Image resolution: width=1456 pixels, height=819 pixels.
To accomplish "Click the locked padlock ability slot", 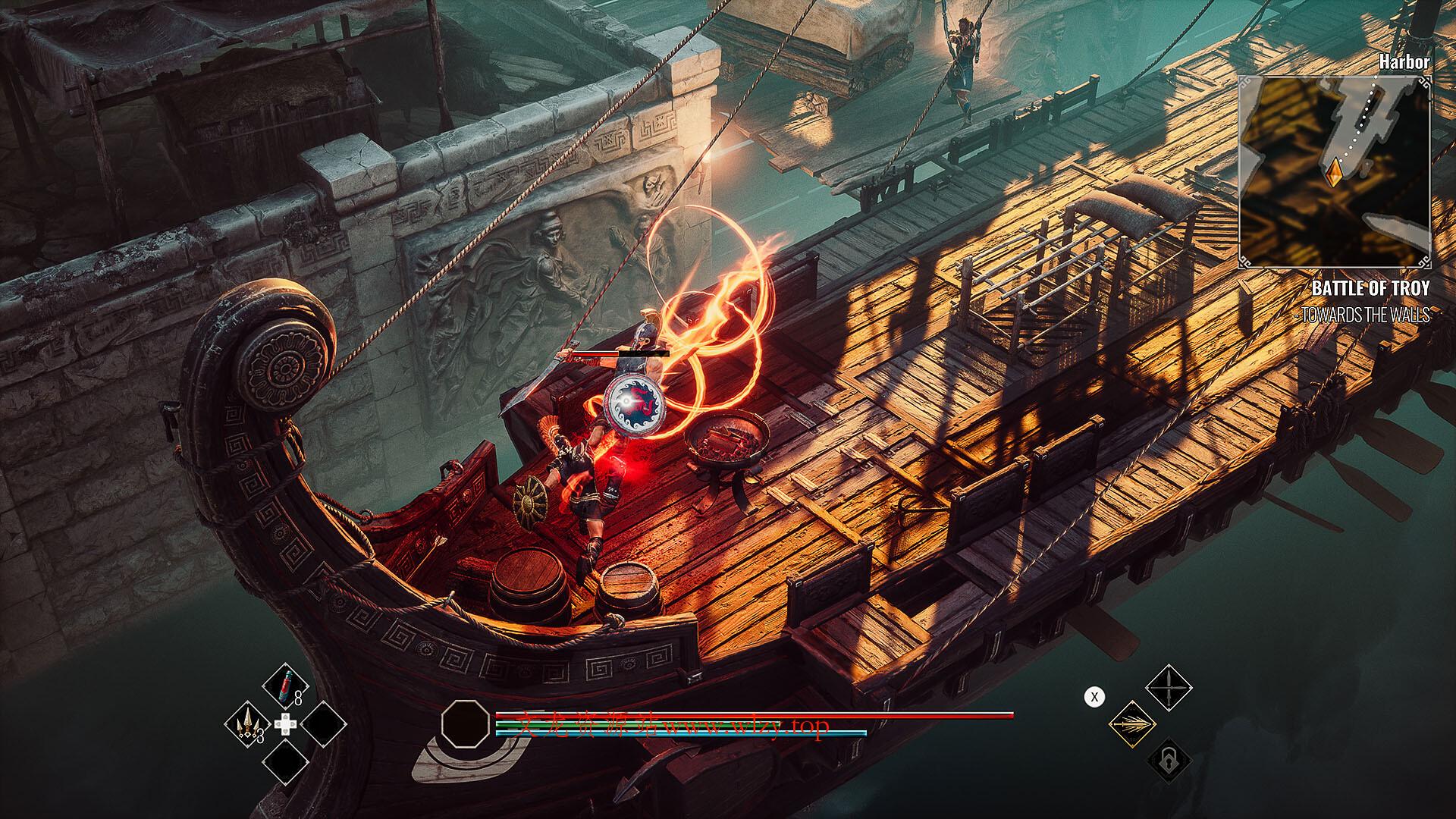I will [1169, 760].
